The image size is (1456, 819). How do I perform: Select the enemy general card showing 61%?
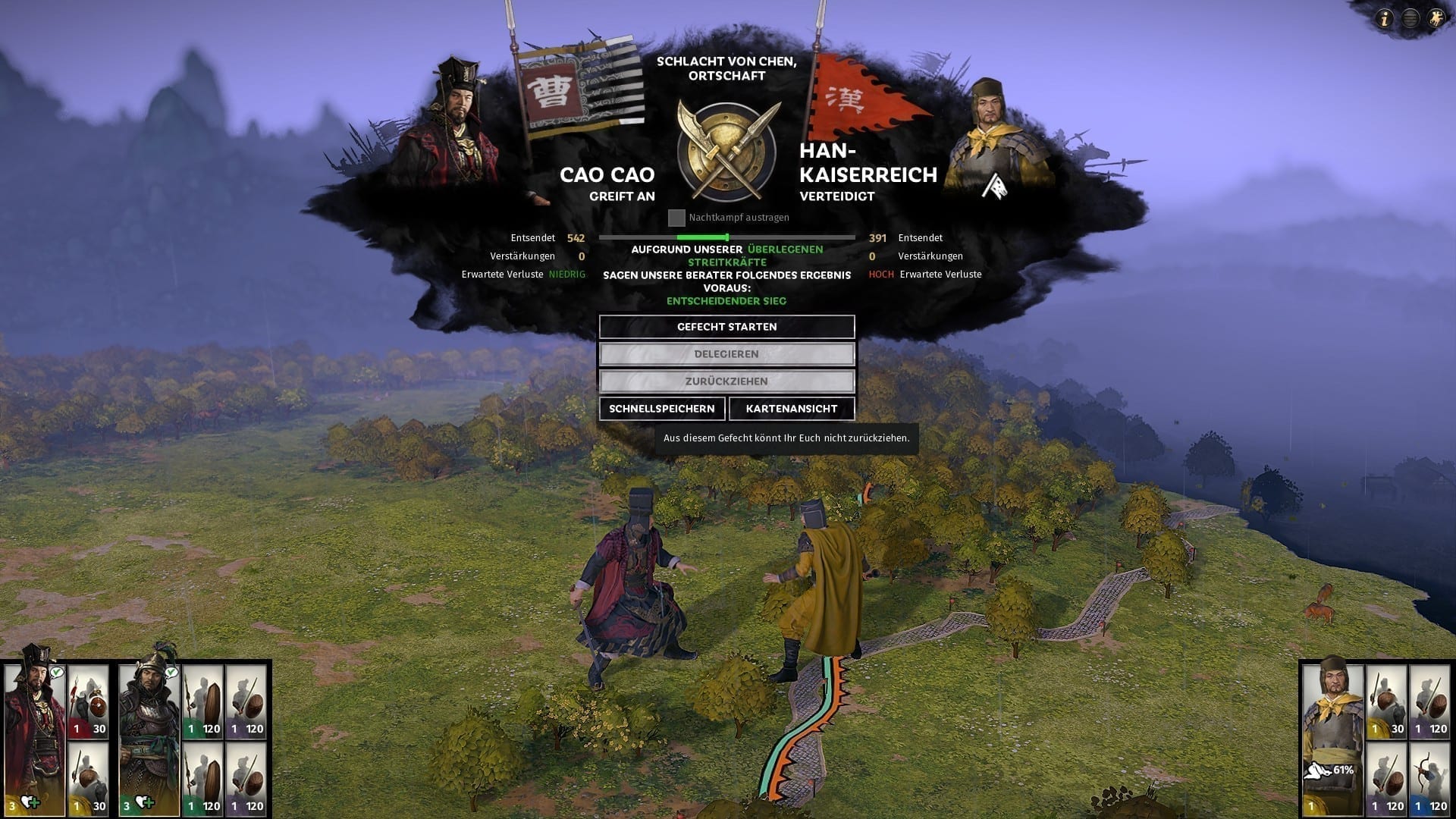click(x=1332, y=737)
